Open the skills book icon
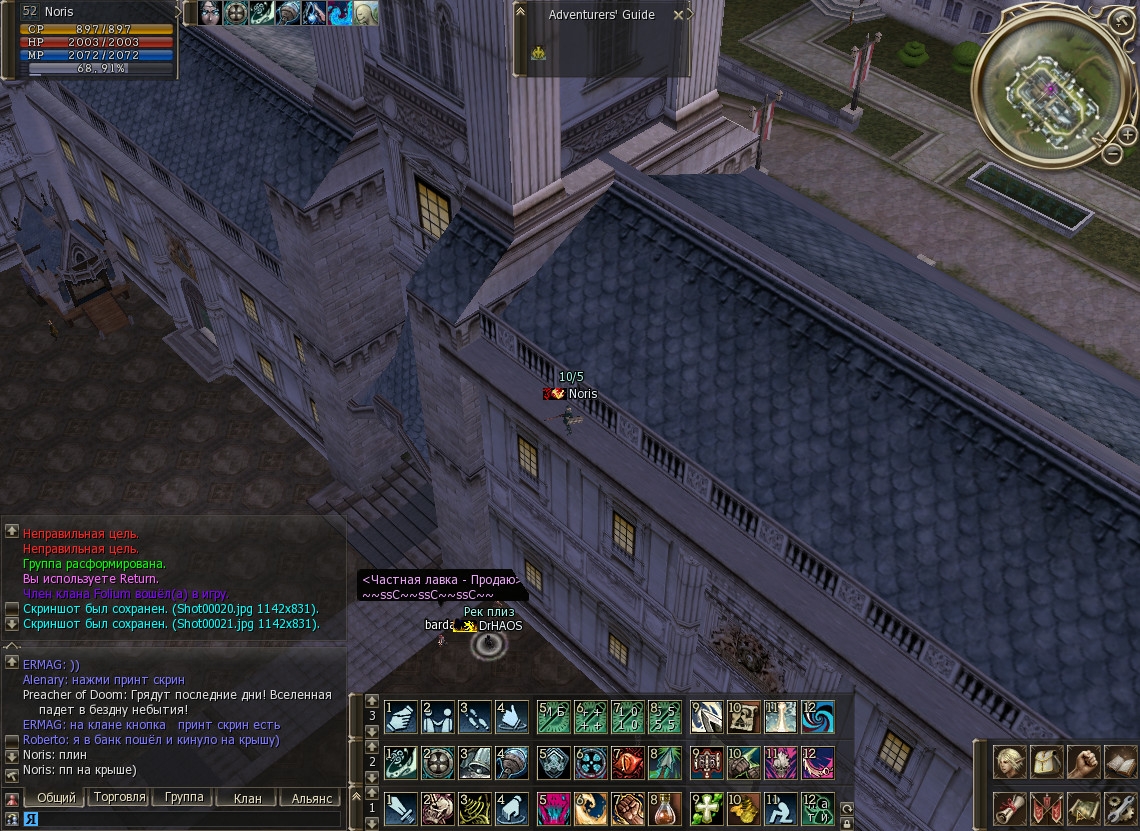Screen dimensions: 1140x831 pos(1120,763)
